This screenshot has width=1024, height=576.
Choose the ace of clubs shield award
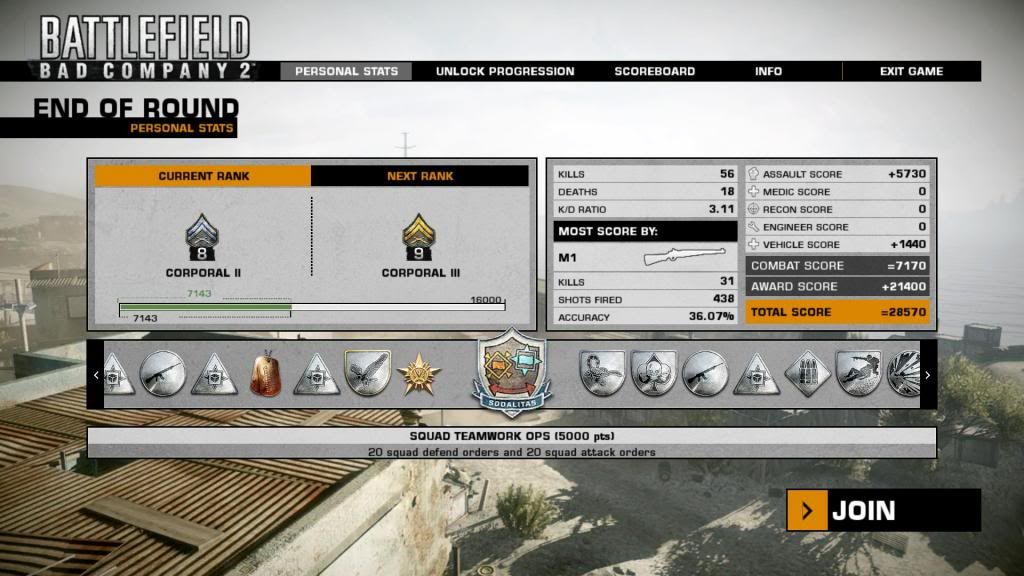click(x=653, y=374)
